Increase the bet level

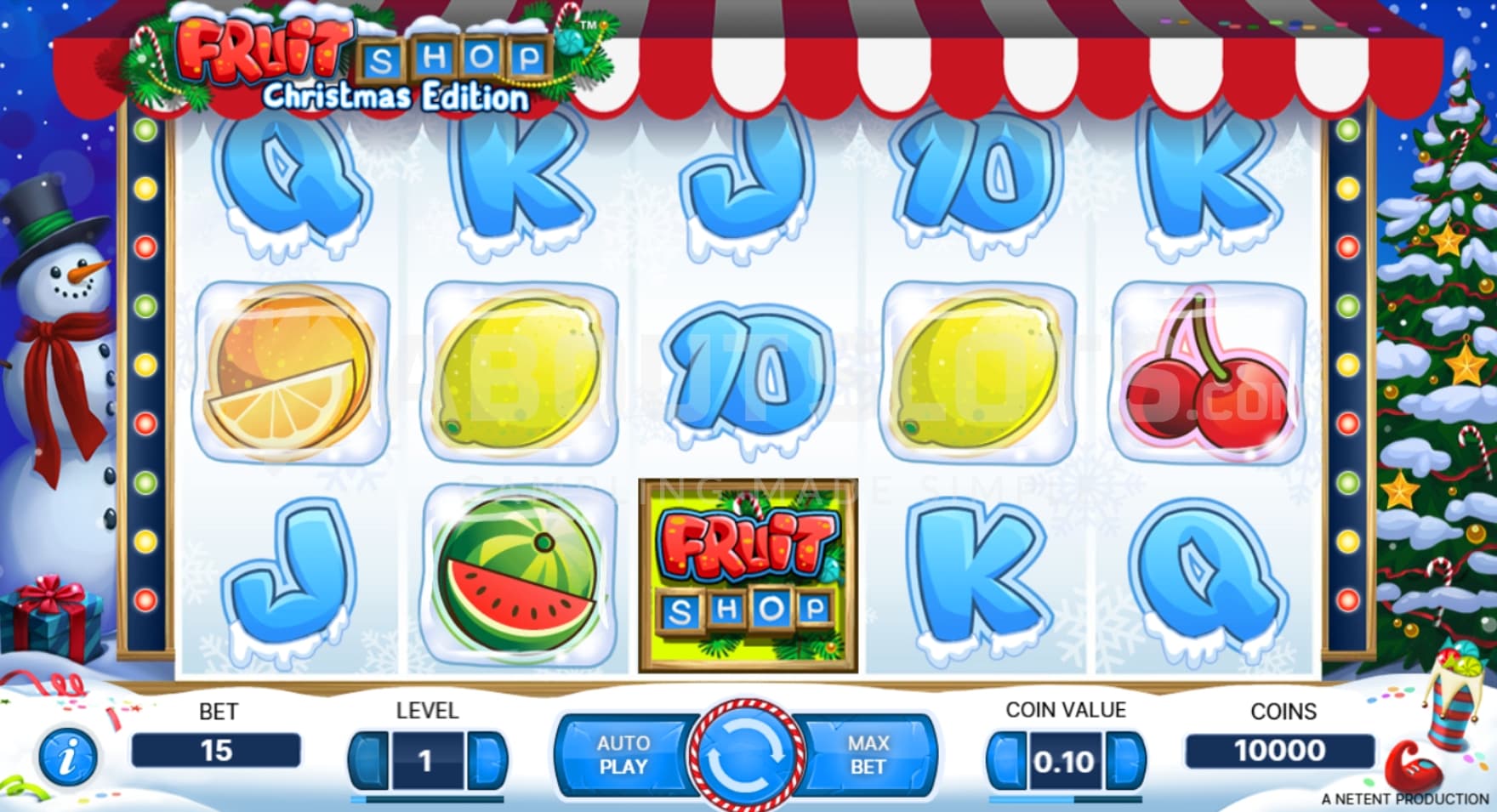point(486,759)
